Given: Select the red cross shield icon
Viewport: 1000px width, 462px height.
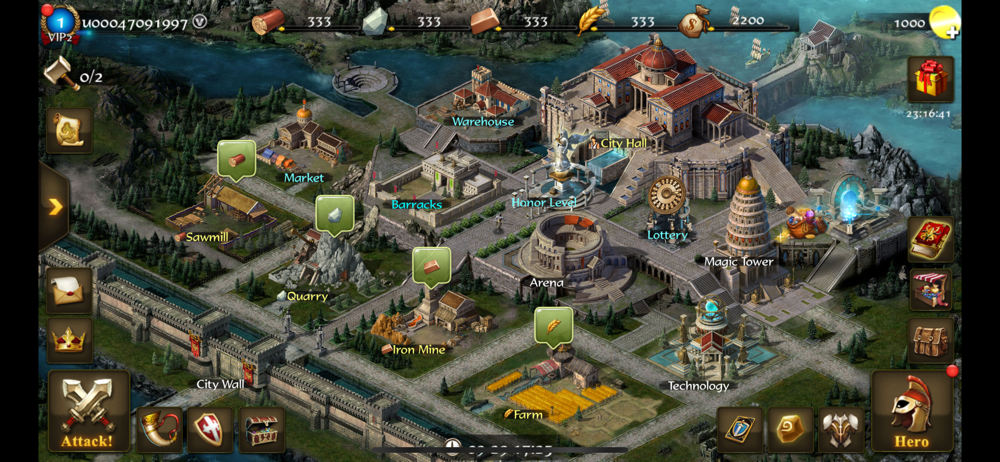Looking at the screenshot, I should click(209, 429).
